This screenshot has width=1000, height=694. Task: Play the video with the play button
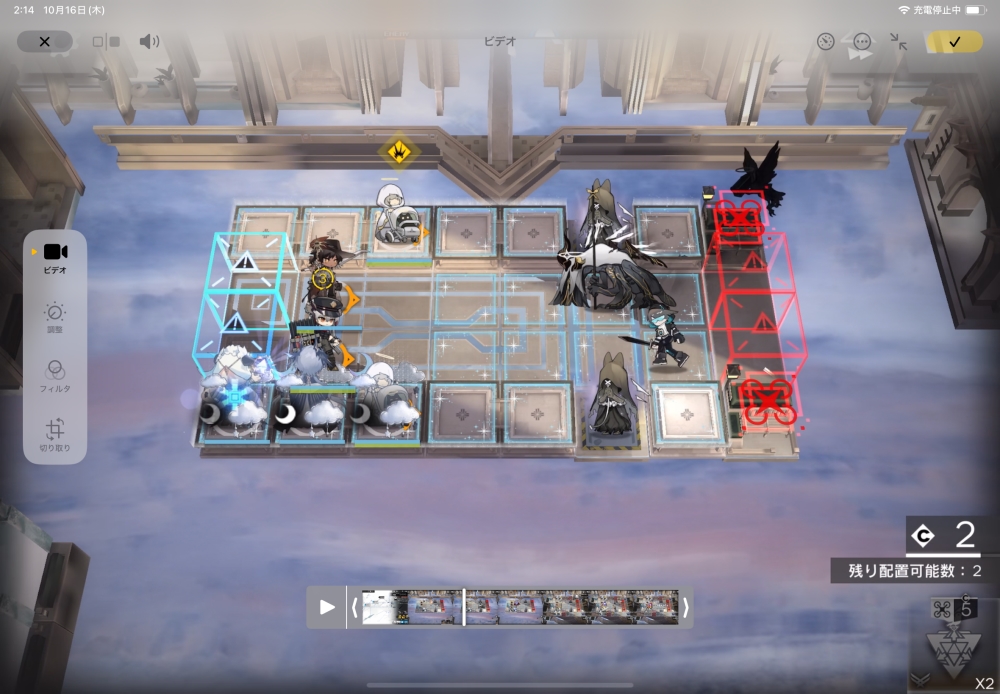coord(327,607)
